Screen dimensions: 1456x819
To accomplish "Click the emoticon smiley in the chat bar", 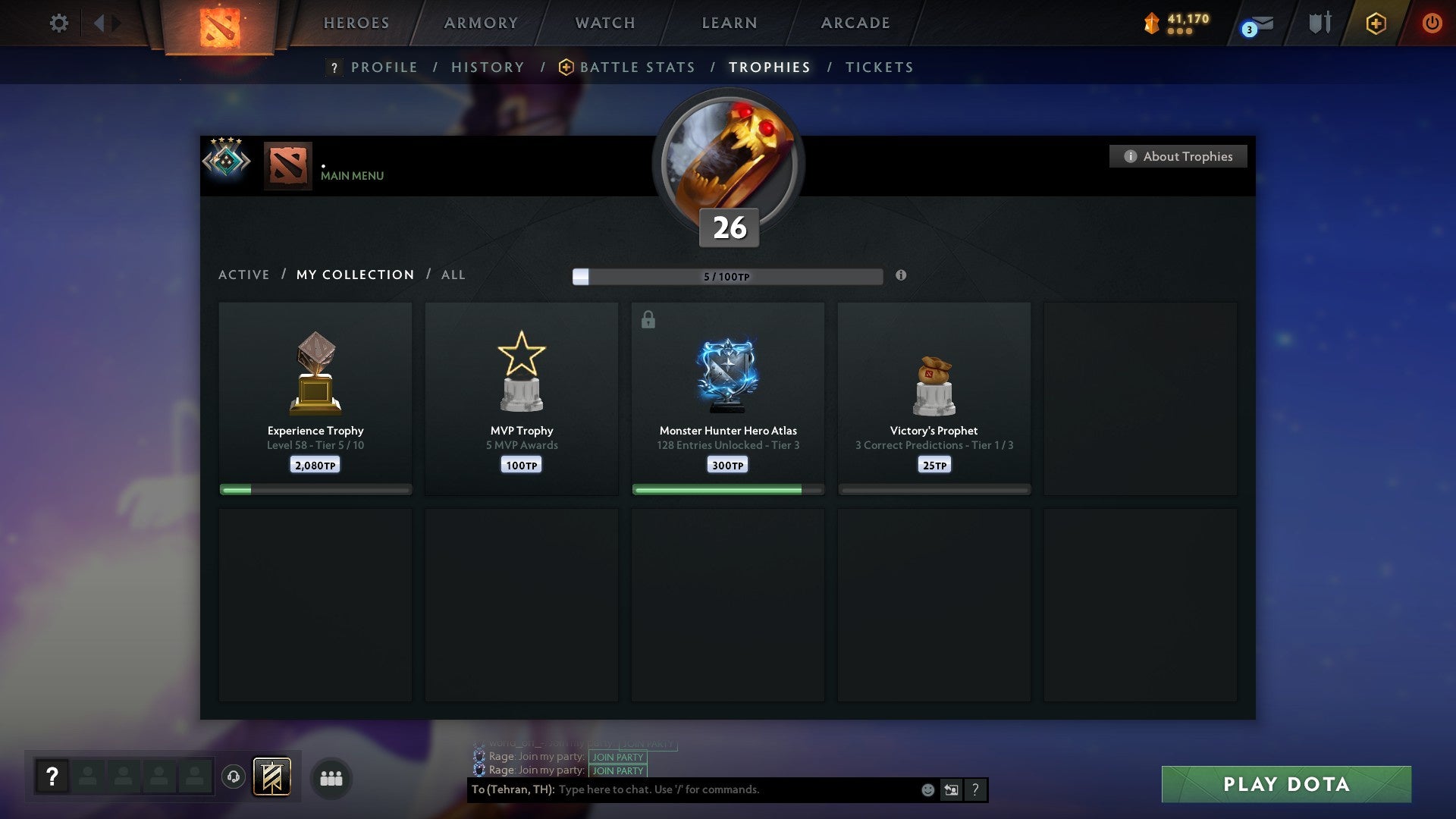I will (927, 789).
